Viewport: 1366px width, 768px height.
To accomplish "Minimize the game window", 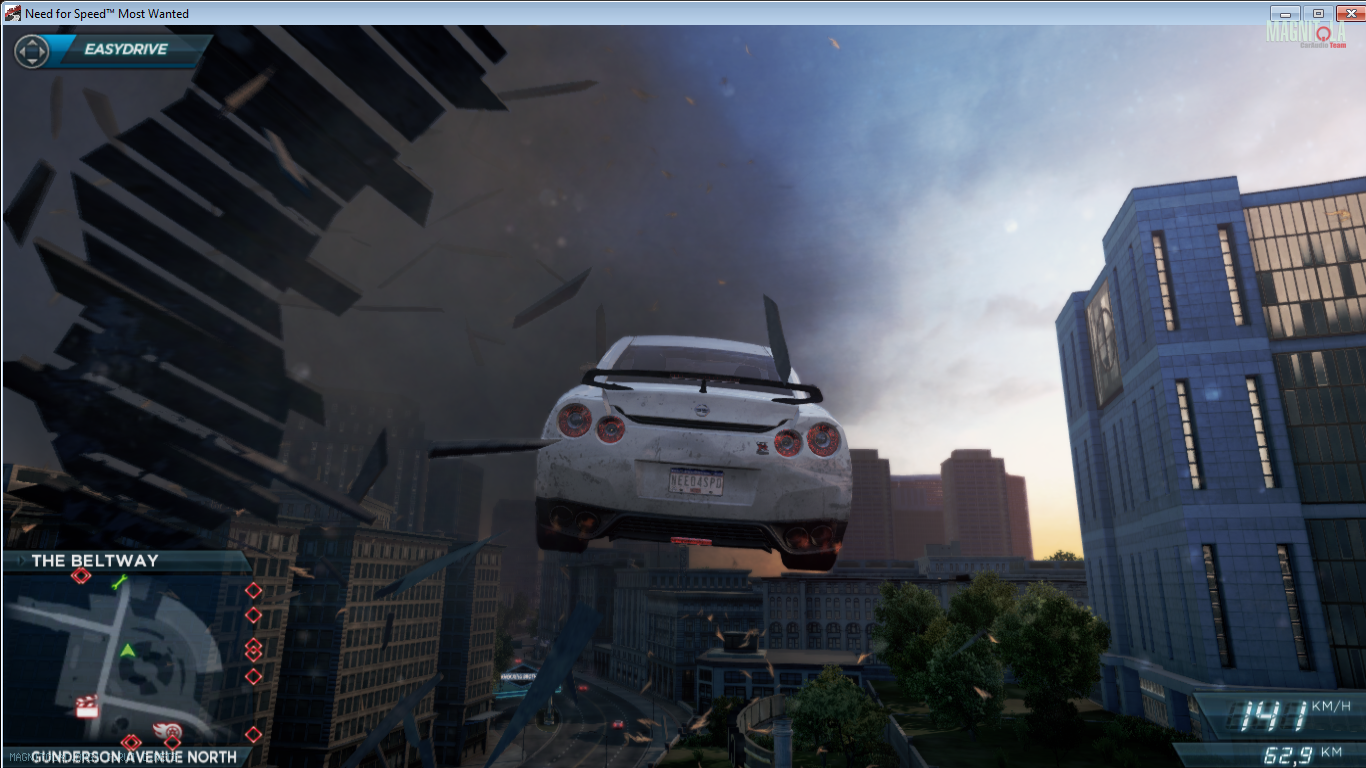I will point(1284,13).
